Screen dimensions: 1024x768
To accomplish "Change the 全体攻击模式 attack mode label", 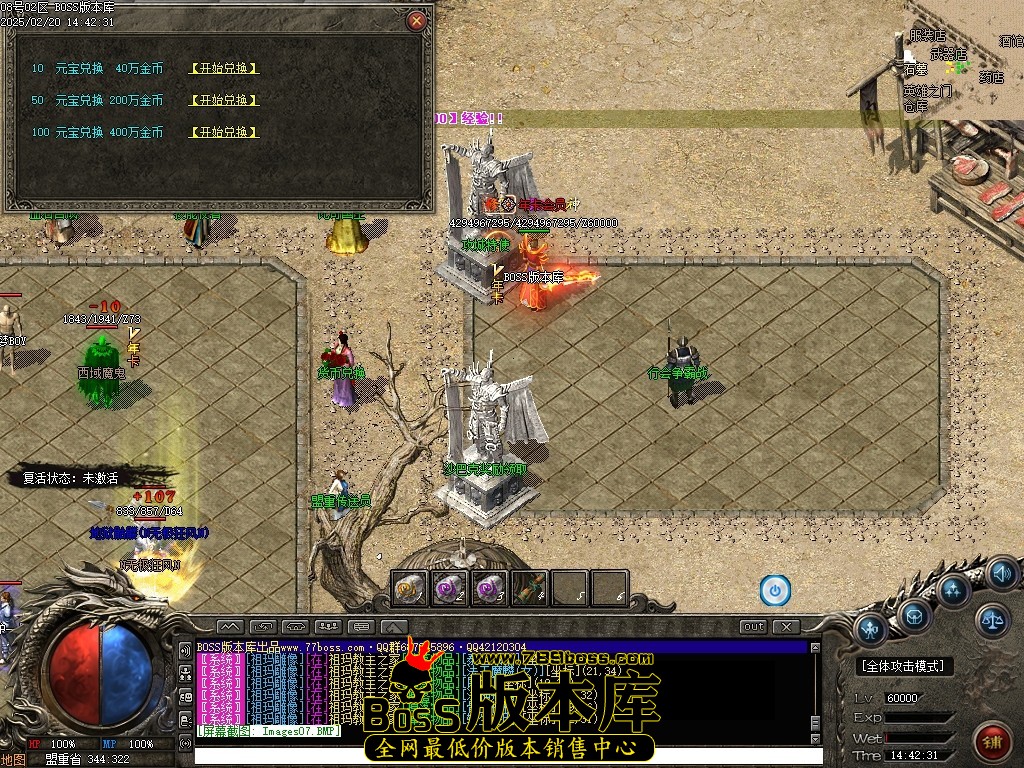I will (906, 666).
